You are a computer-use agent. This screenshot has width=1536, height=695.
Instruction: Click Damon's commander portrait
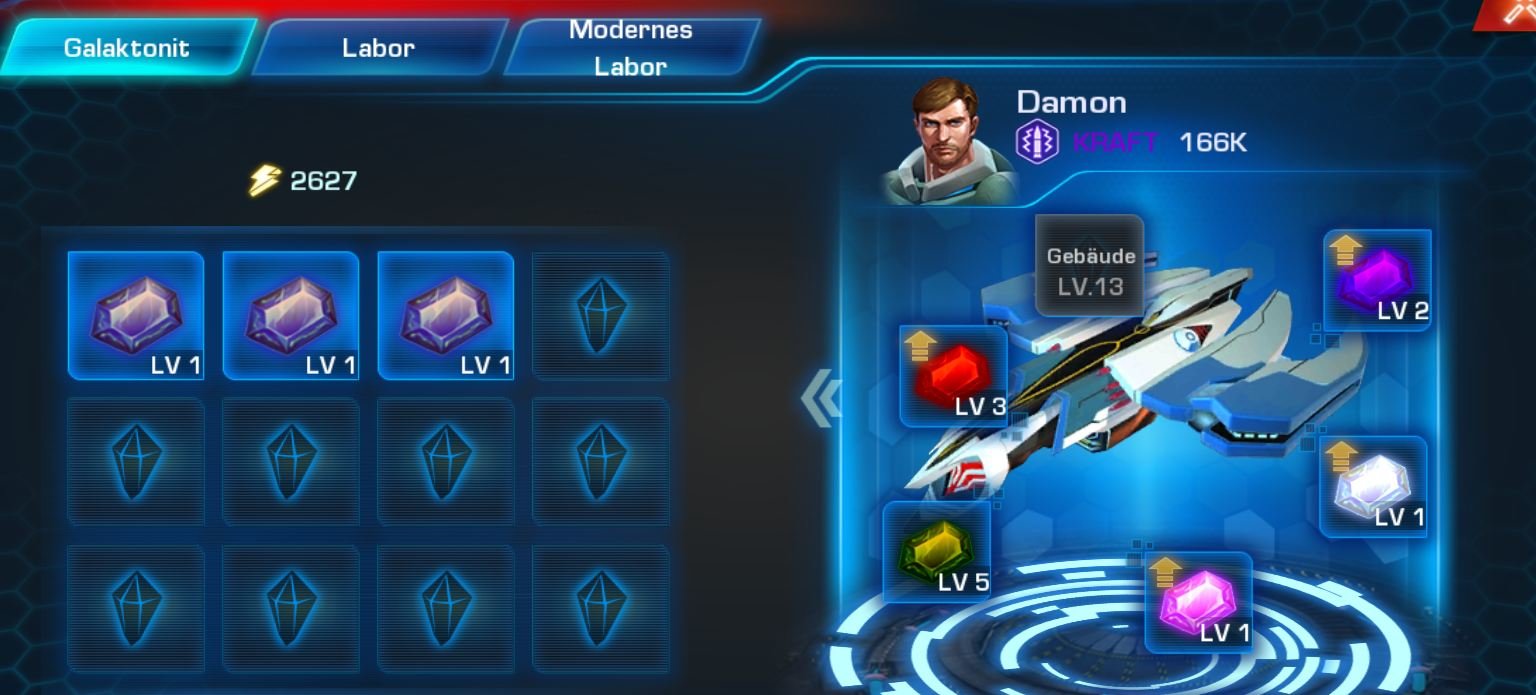(950, 140)
